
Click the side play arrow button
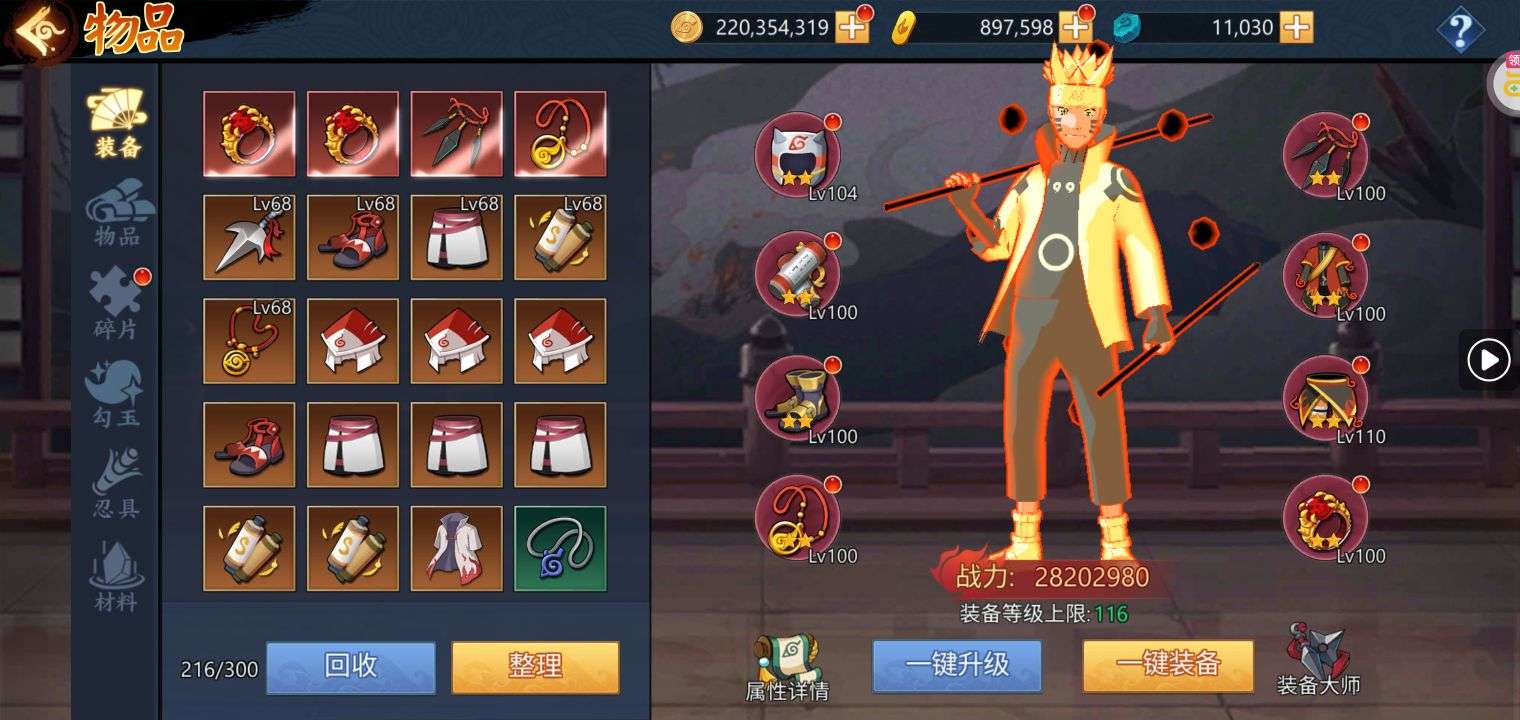point(1488,360)
